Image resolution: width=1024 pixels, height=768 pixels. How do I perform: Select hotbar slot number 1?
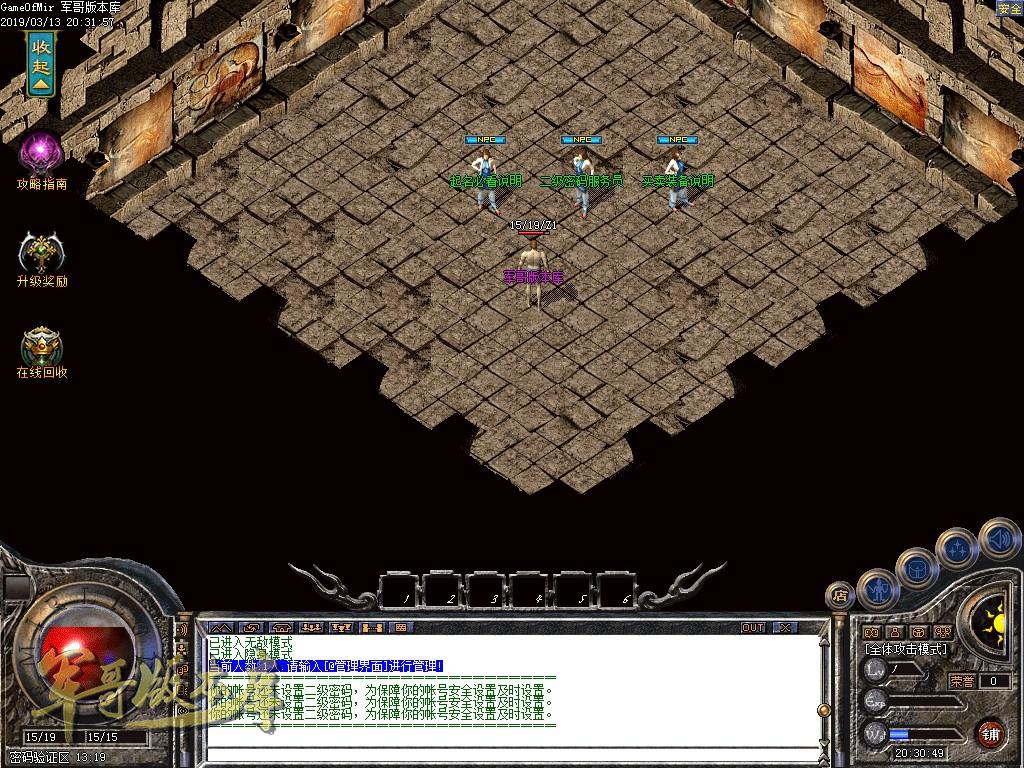(x=401, y=589)
